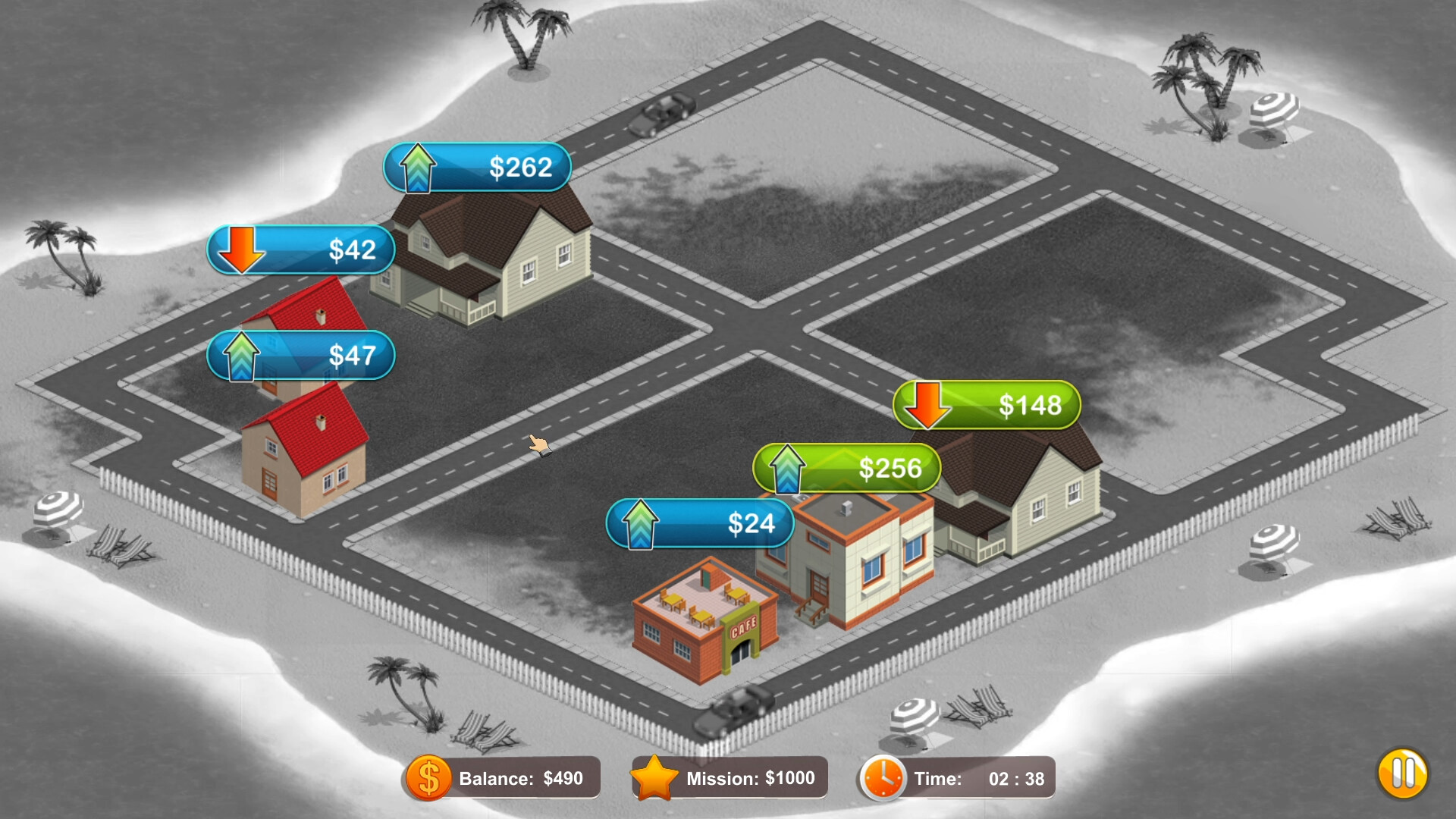1456x819 pixels.
Task: Click the clock Time icon
Action: coord(882,777)
